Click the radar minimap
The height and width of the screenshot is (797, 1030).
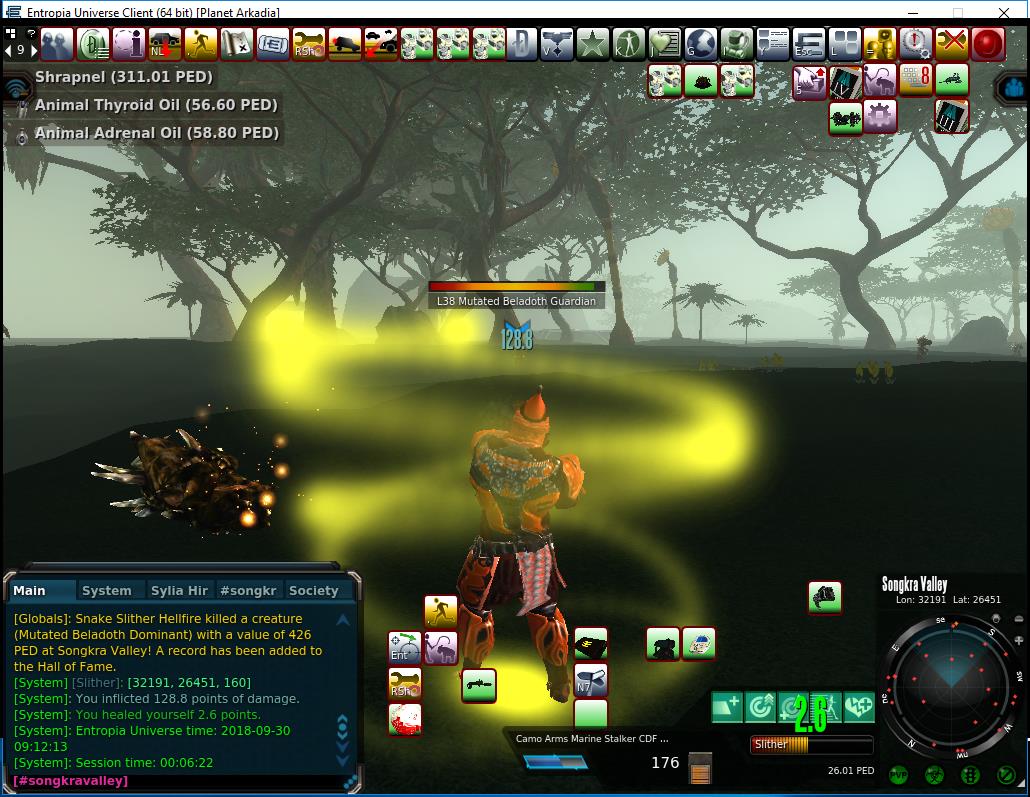951,687
